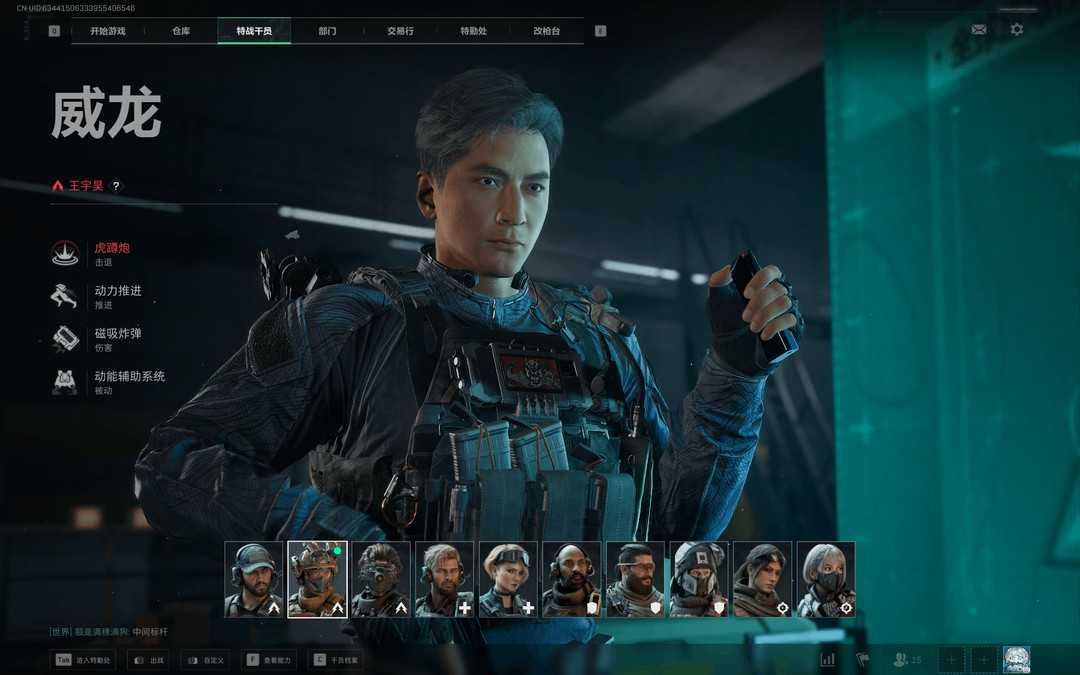The height and width of the screenshot is (675, 1080).
Task: Open the settings gear icon
Action: click(1016, 29)
